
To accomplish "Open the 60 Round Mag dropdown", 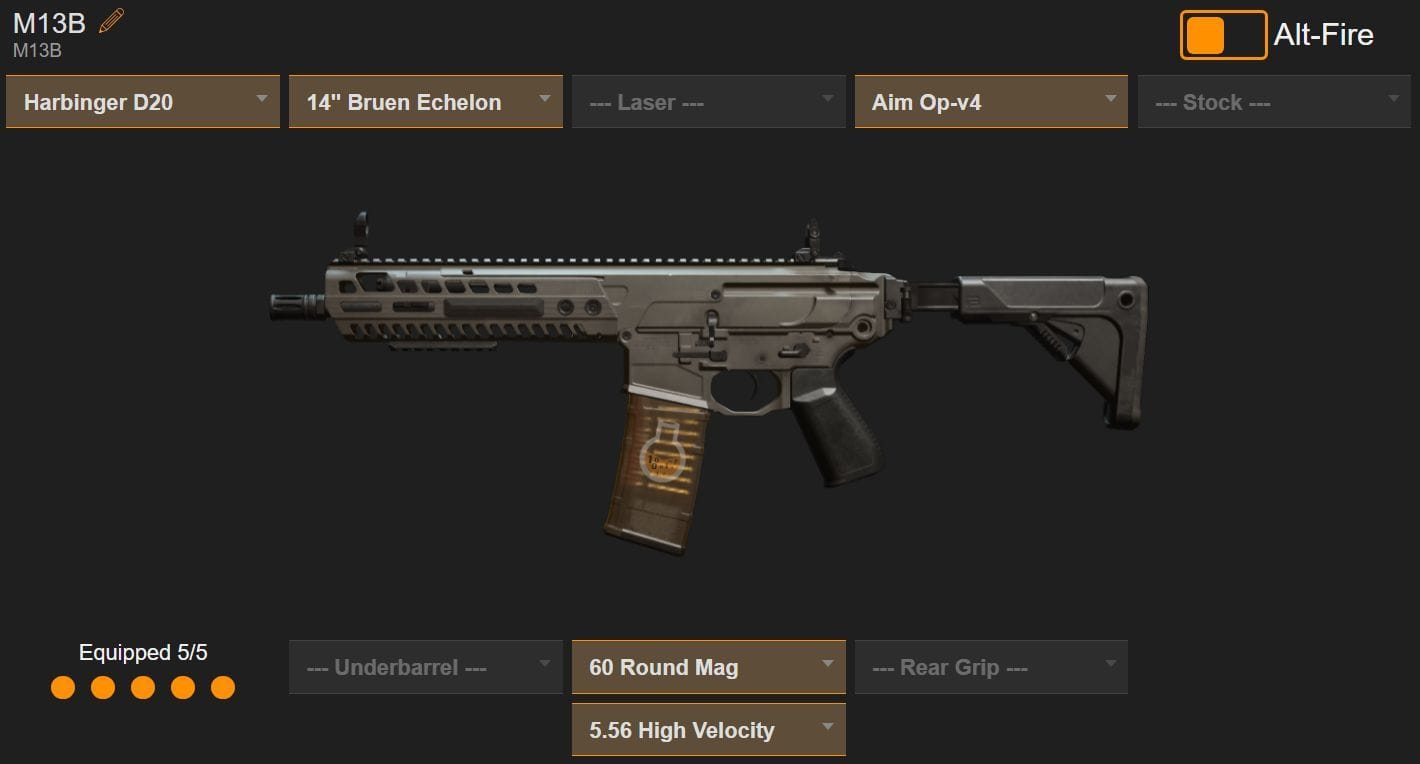I will (x=708, y=666).
